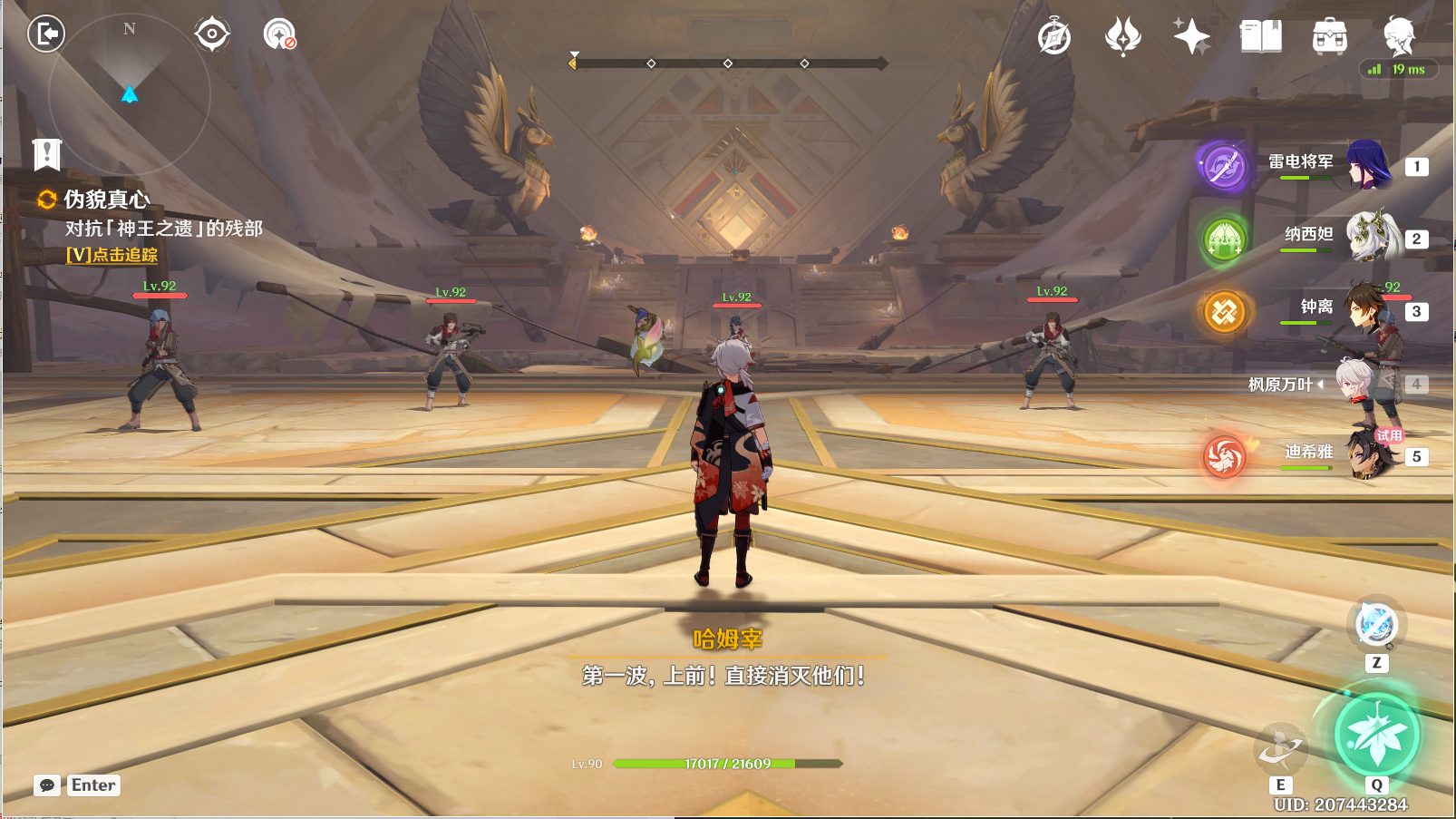Open the compass events icon
The image size is (1456, 819).
click(x=1053, y=37)
